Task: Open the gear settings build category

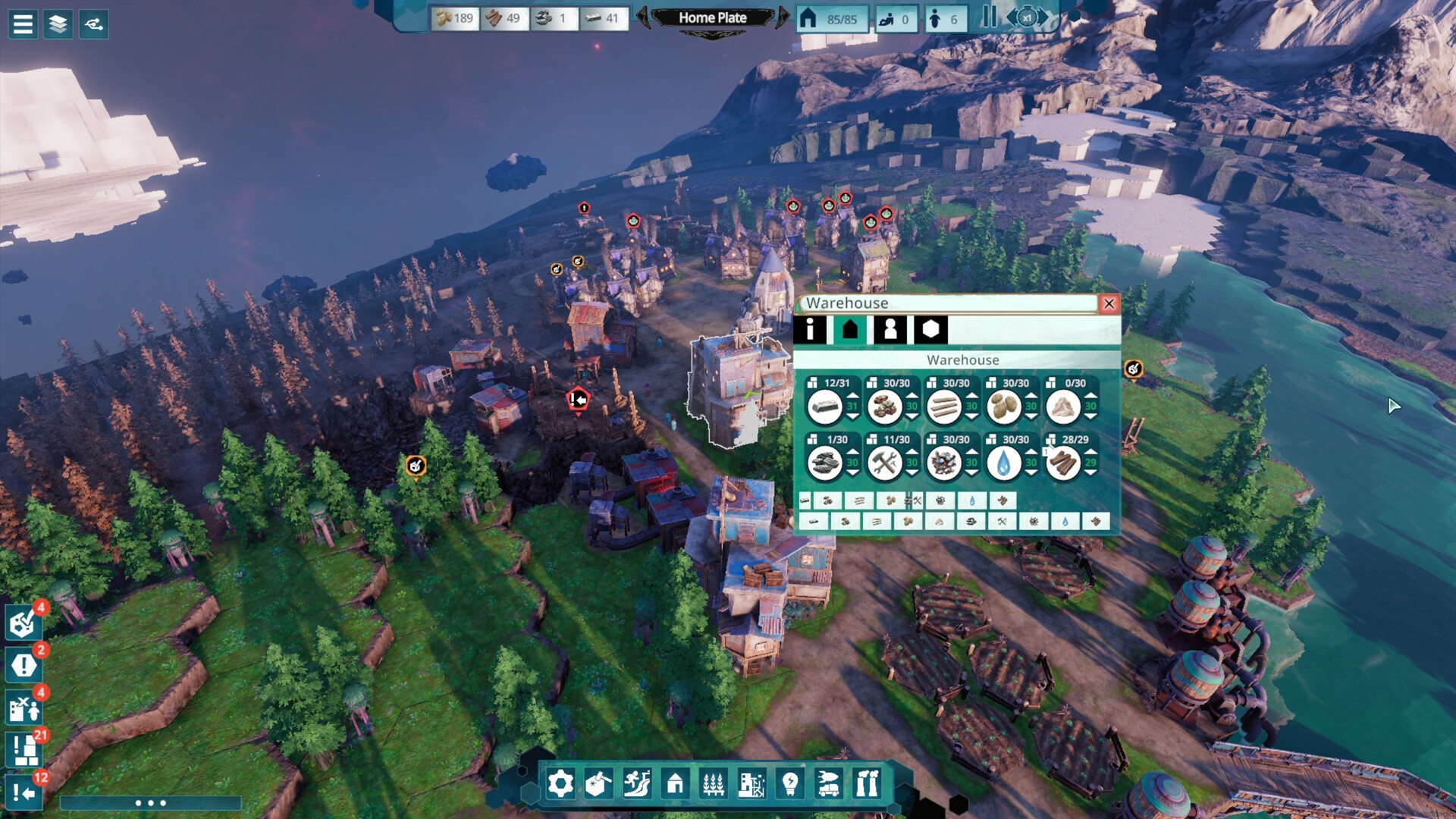Action: (x=560, y=783)
